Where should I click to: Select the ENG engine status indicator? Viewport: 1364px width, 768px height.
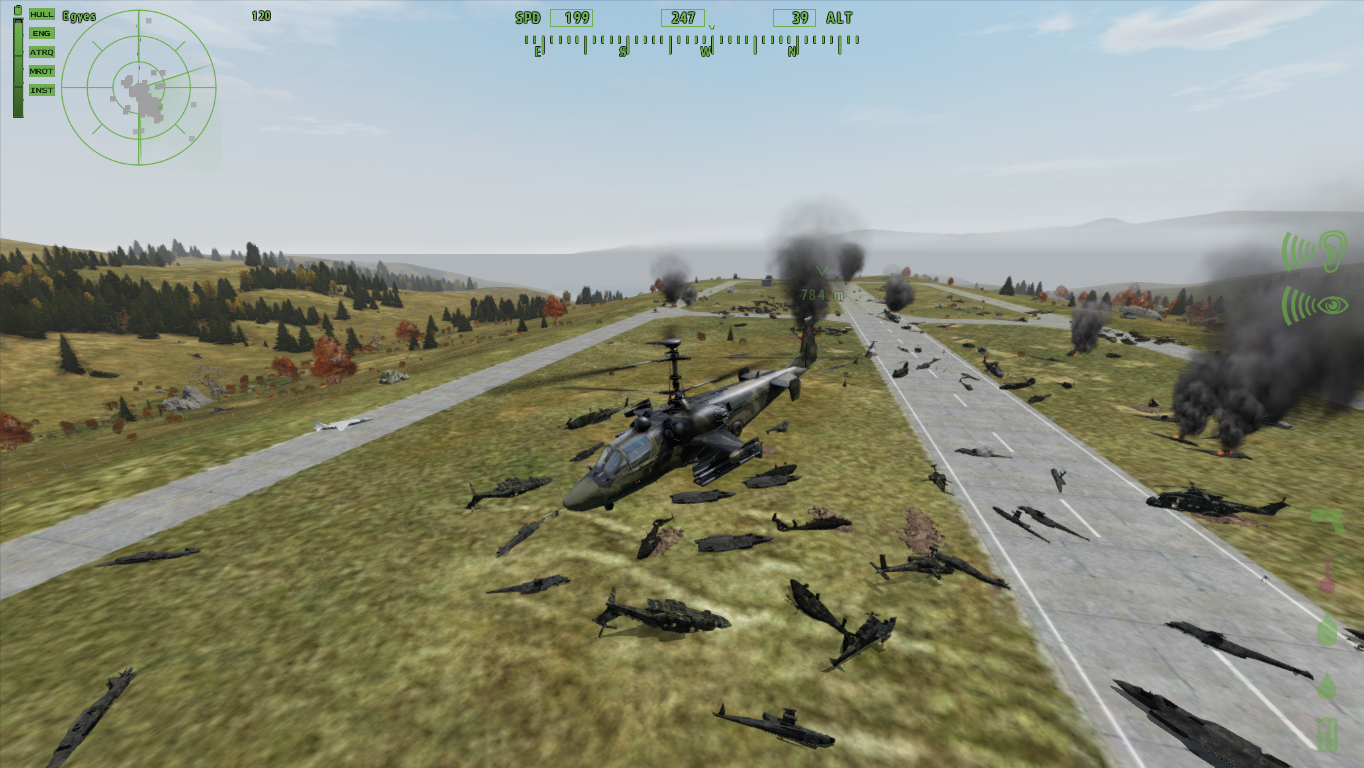42,33
